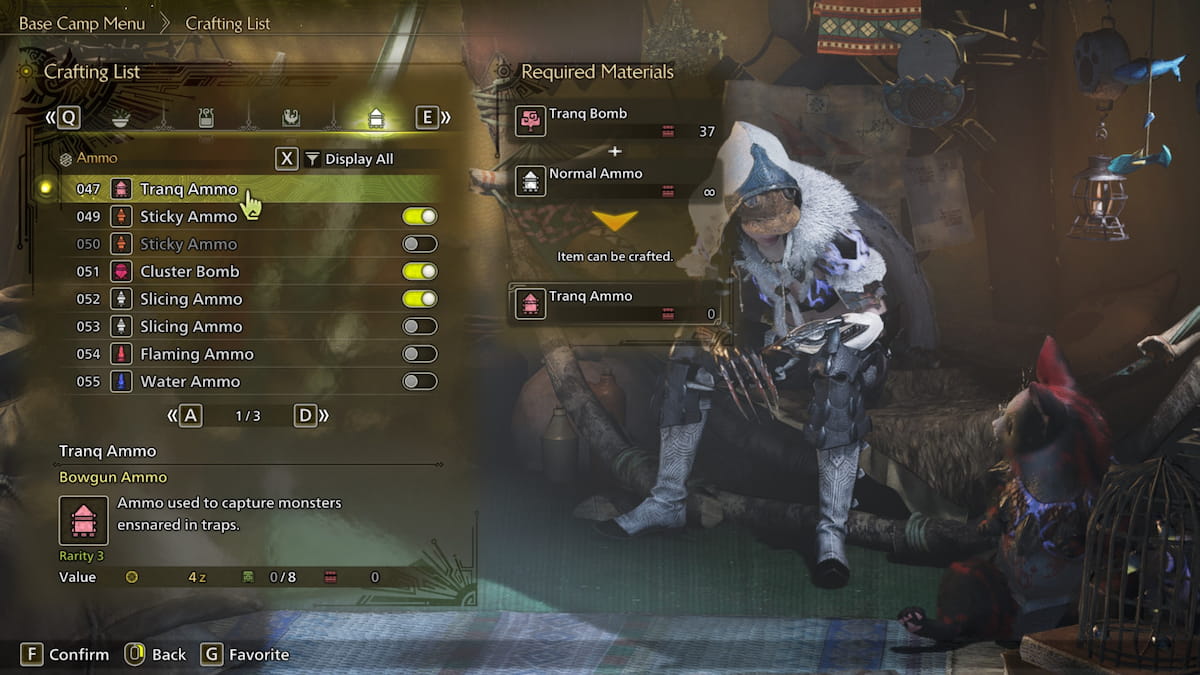
Task: Enable the switch for Sticky Ammo 050
Action: click(x=419, y=244)
